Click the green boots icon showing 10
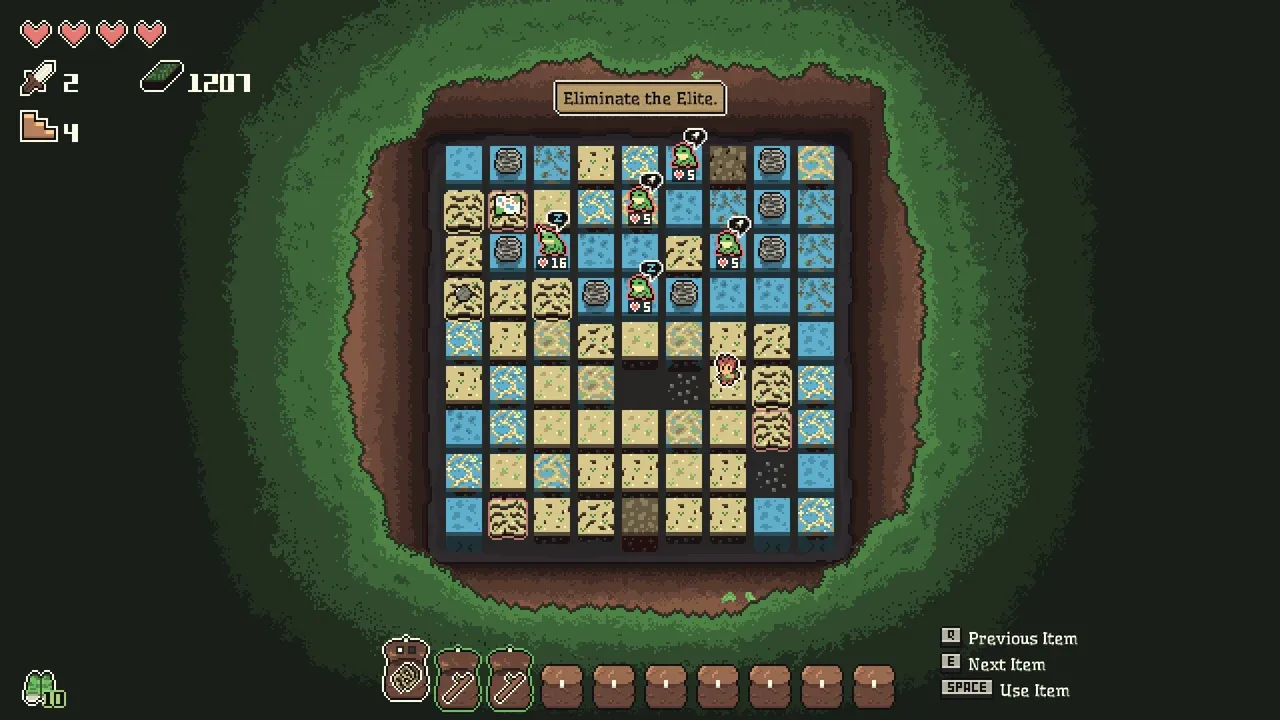The width and height of the screenshot is (1280, 720). (42, 688)
